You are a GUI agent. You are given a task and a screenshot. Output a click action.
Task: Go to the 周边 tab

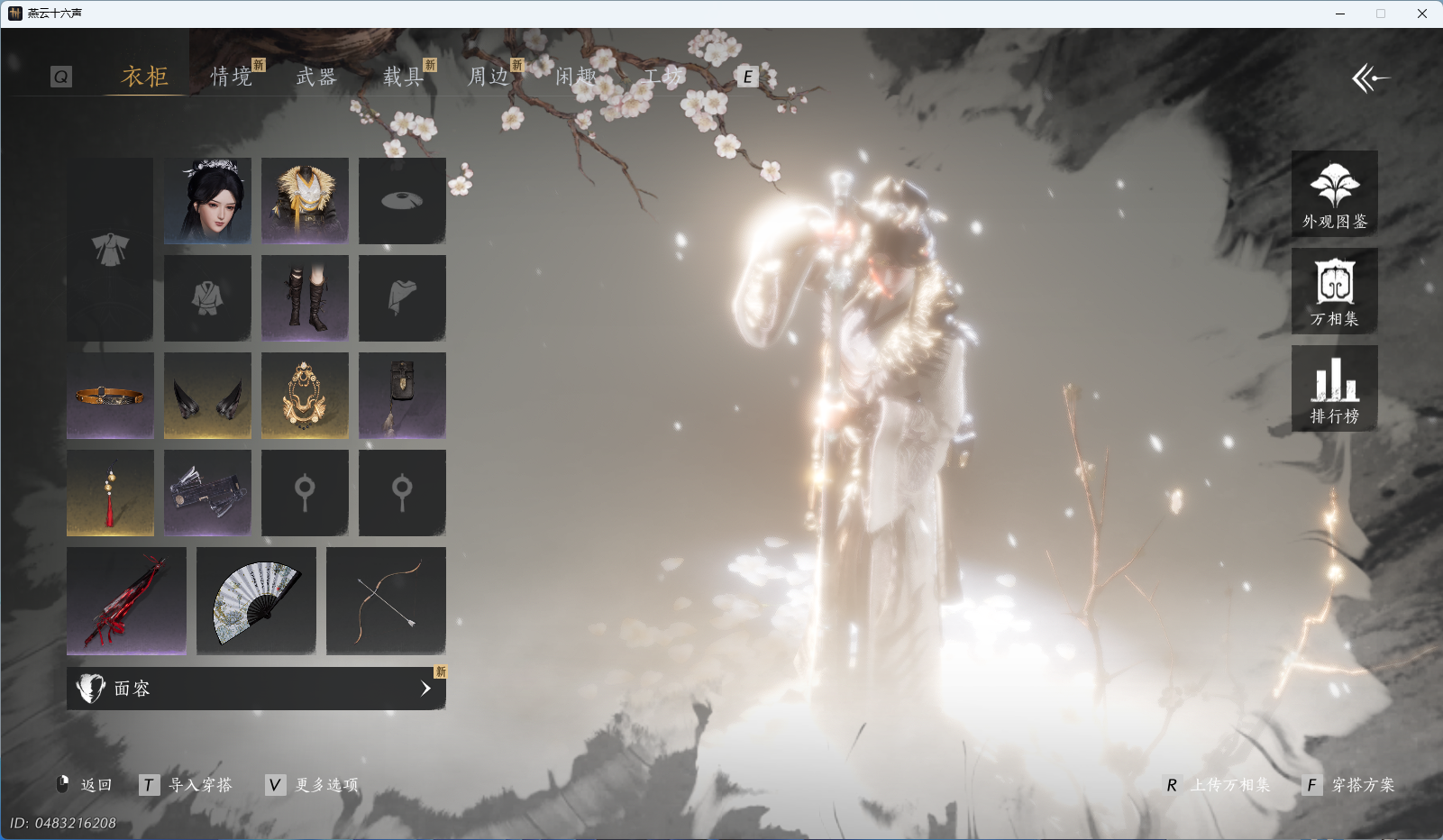(x=489, y=77)
